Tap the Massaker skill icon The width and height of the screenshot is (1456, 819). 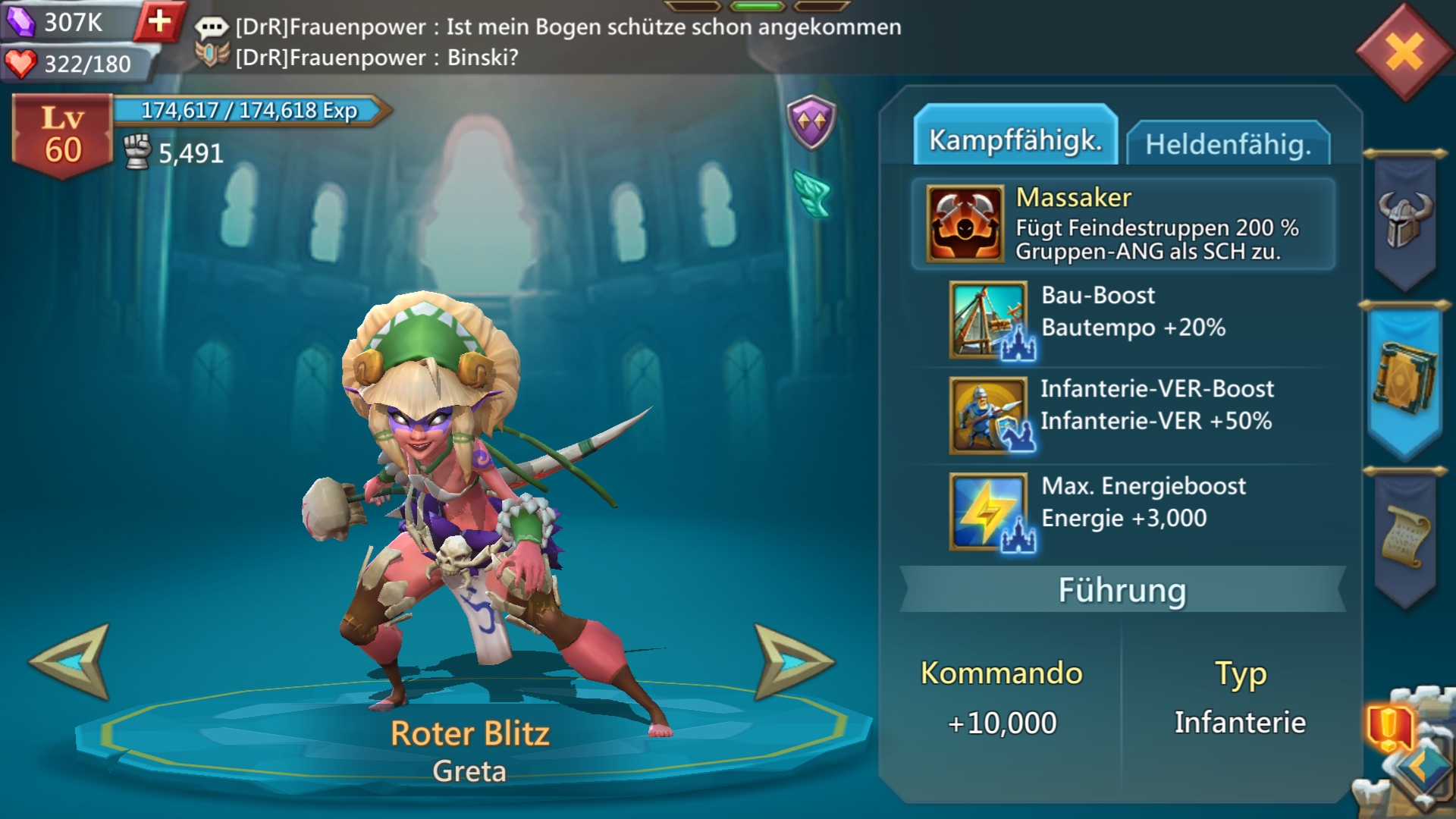965,224
